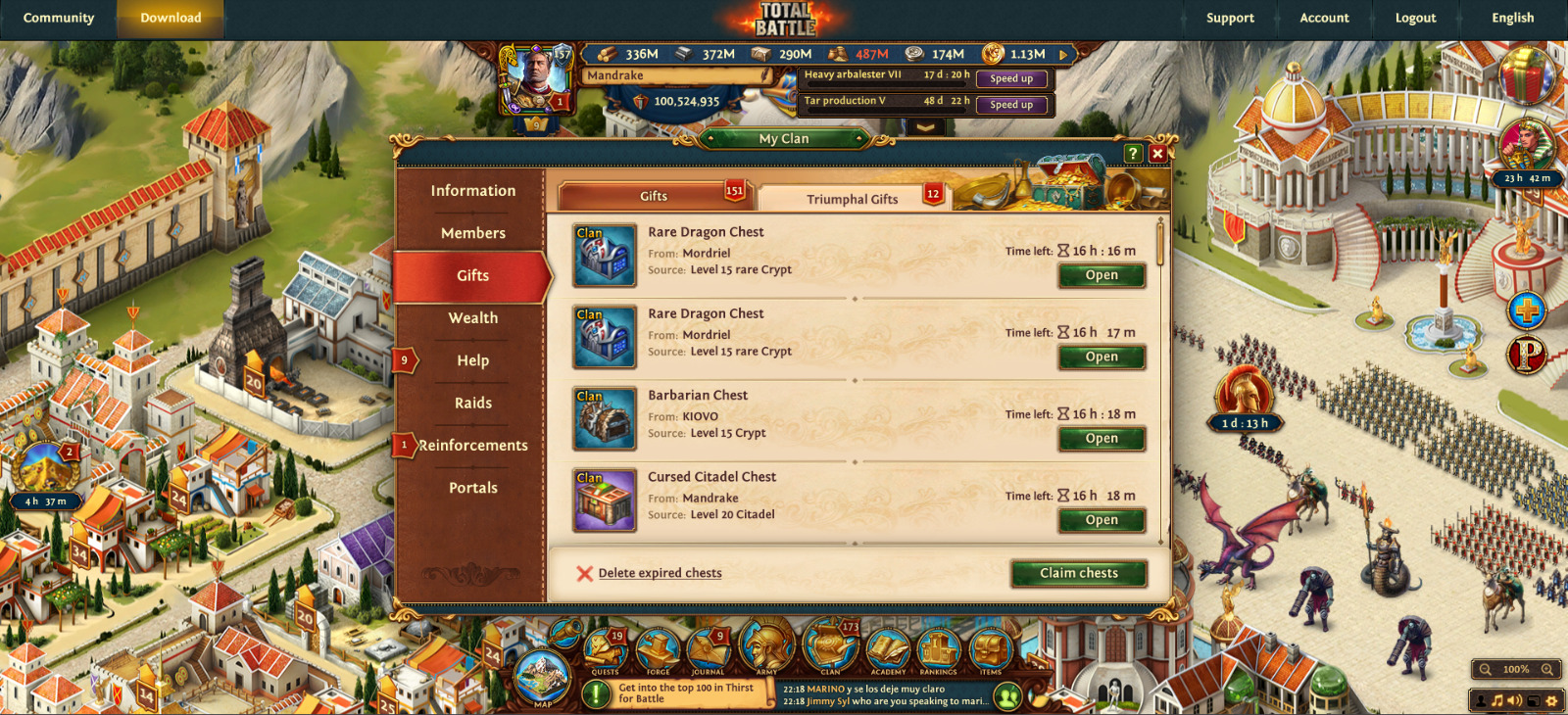The width and height of the screenshot is (1568, 715).
Task: Open the Reinforcements section
Action: pyautogui.click(x=472, y=446)
